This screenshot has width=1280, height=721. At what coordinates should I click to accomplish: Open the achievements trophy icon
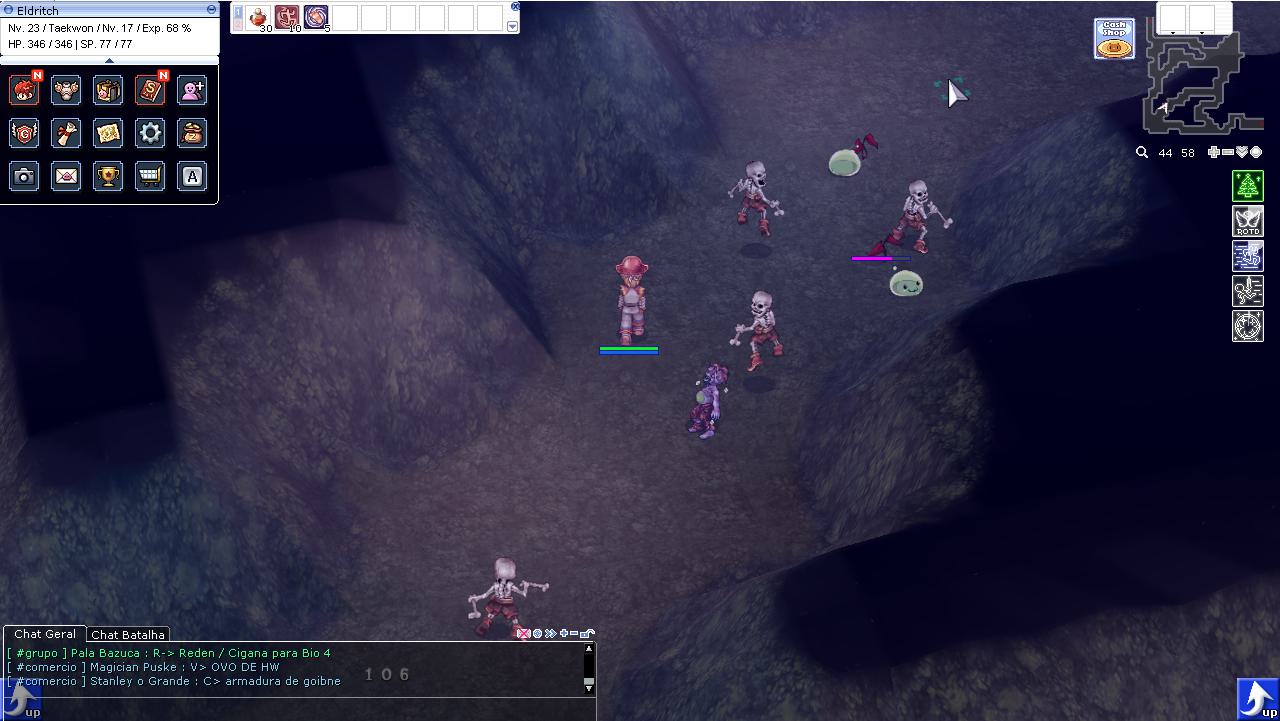click(108, 176)
